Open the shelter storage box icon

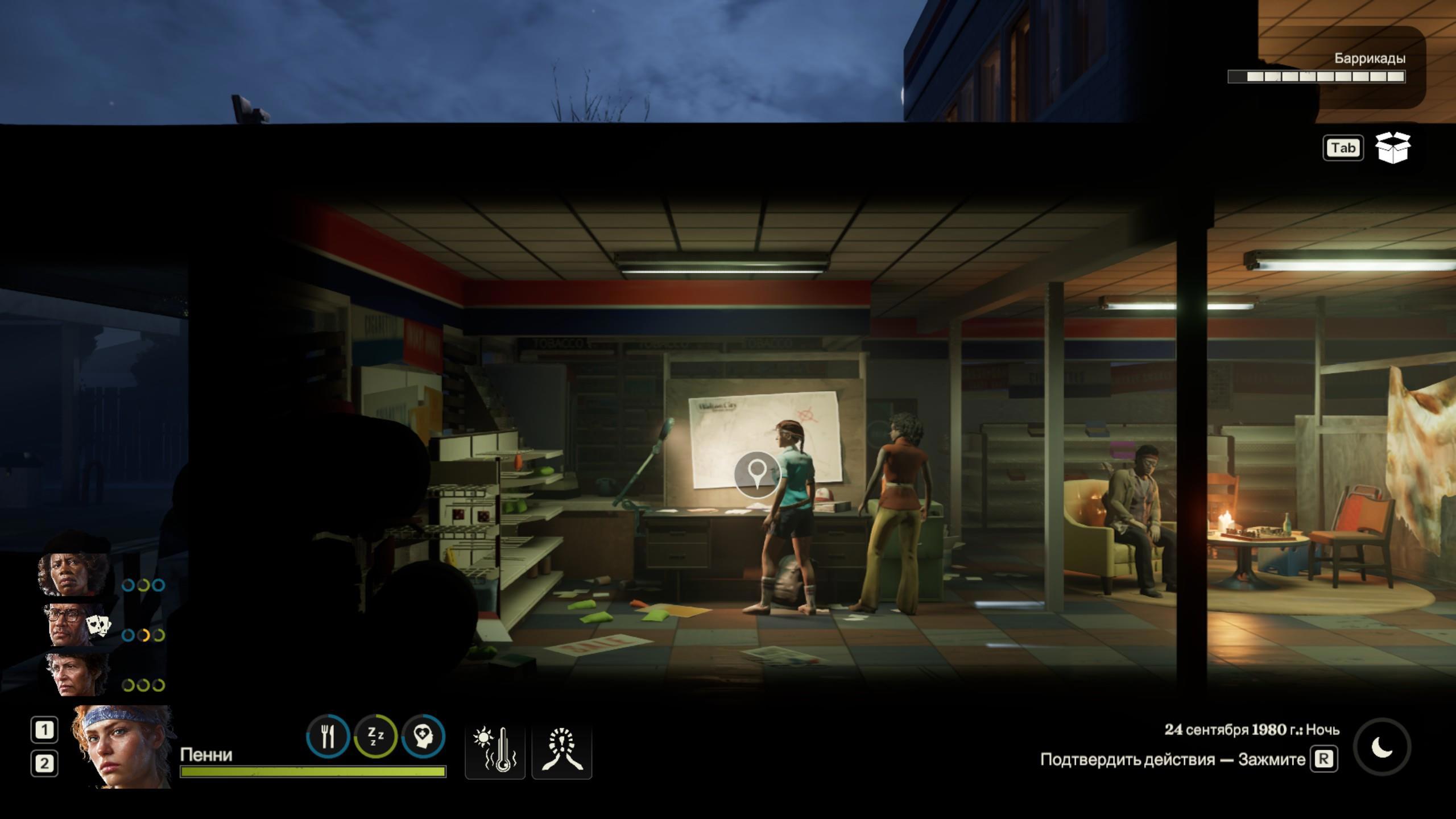1392,148
